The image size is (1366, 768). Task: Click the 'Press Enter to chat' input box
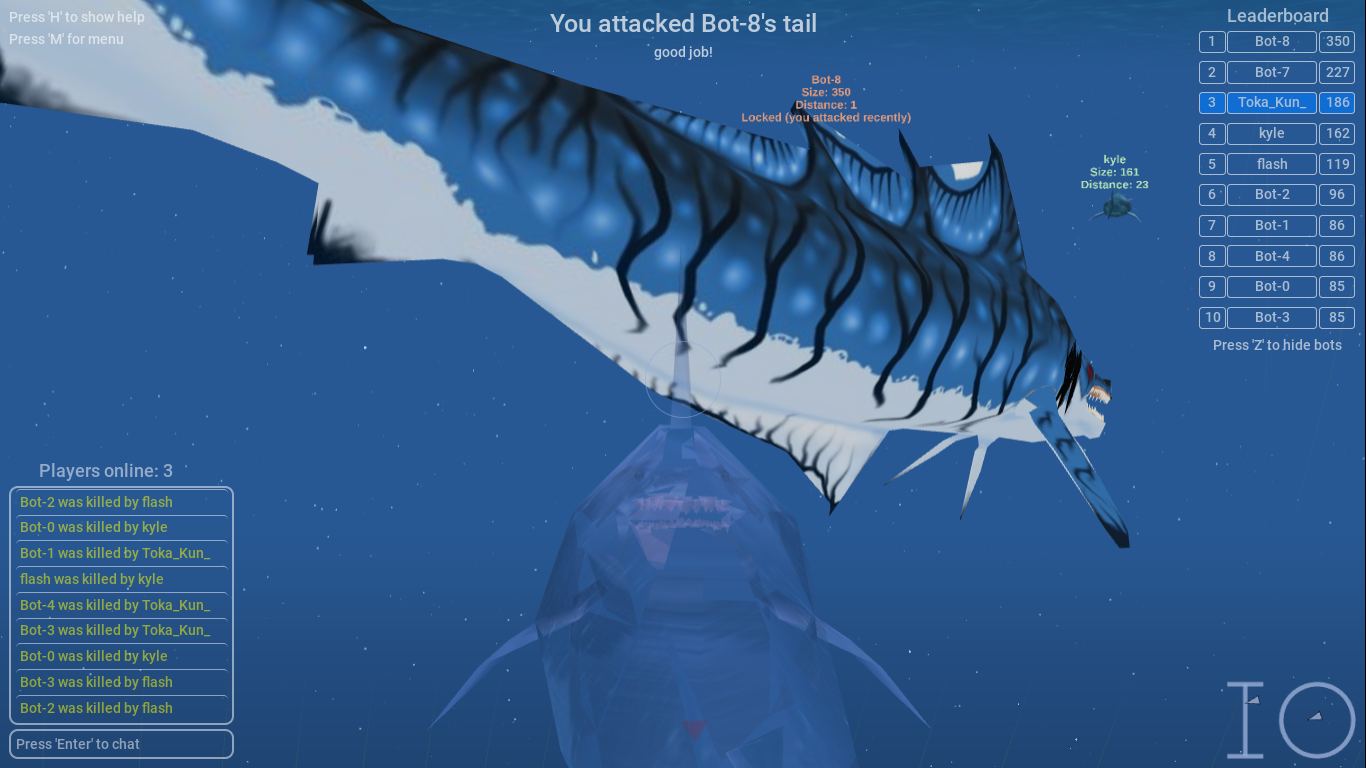click(120, 744)
